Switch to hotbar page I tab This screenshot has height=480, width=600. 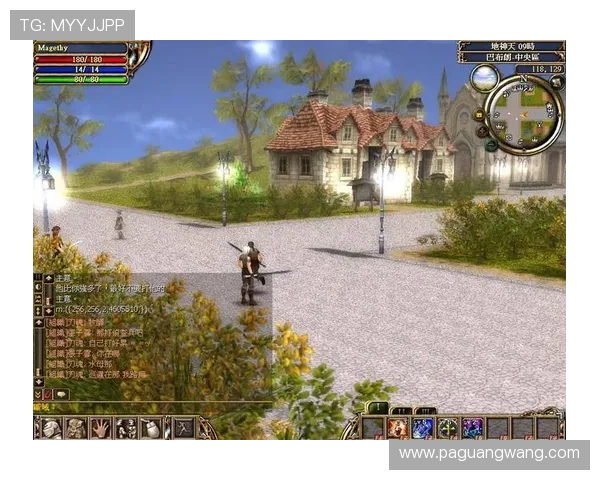tap(377, 409)
